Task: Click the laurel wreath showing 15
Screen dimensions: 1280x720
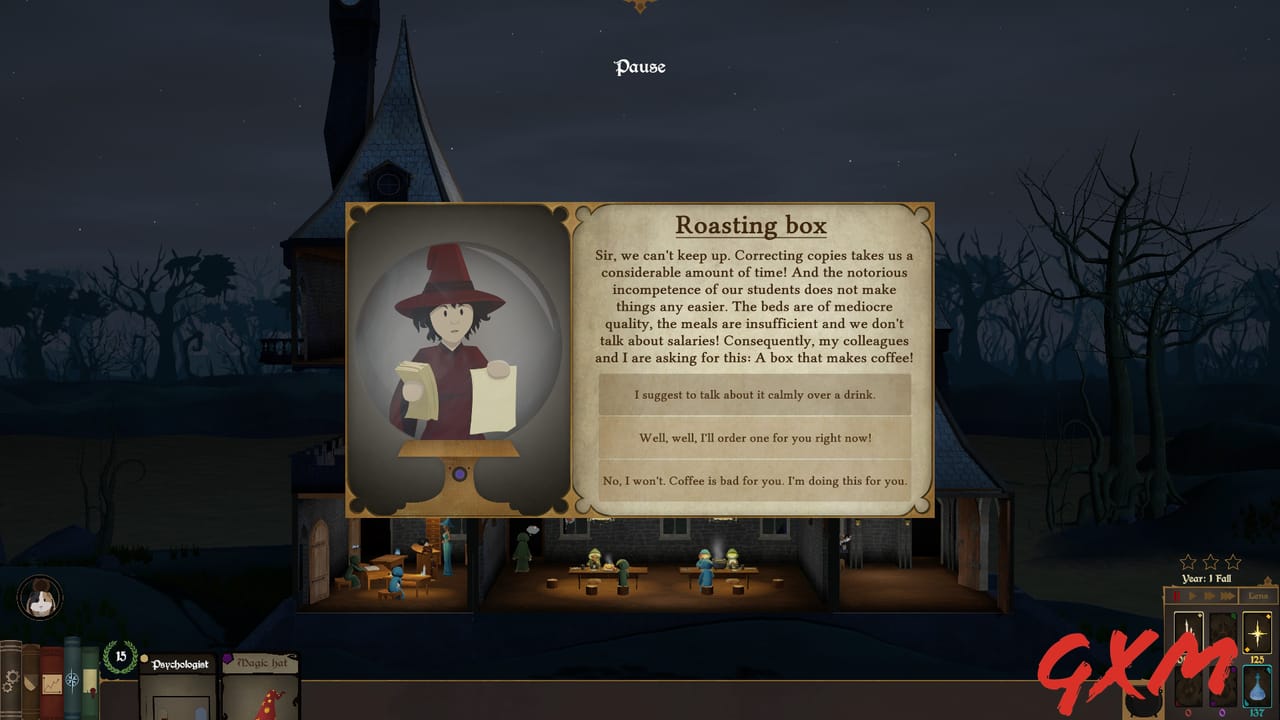Action: coord(120,656)
